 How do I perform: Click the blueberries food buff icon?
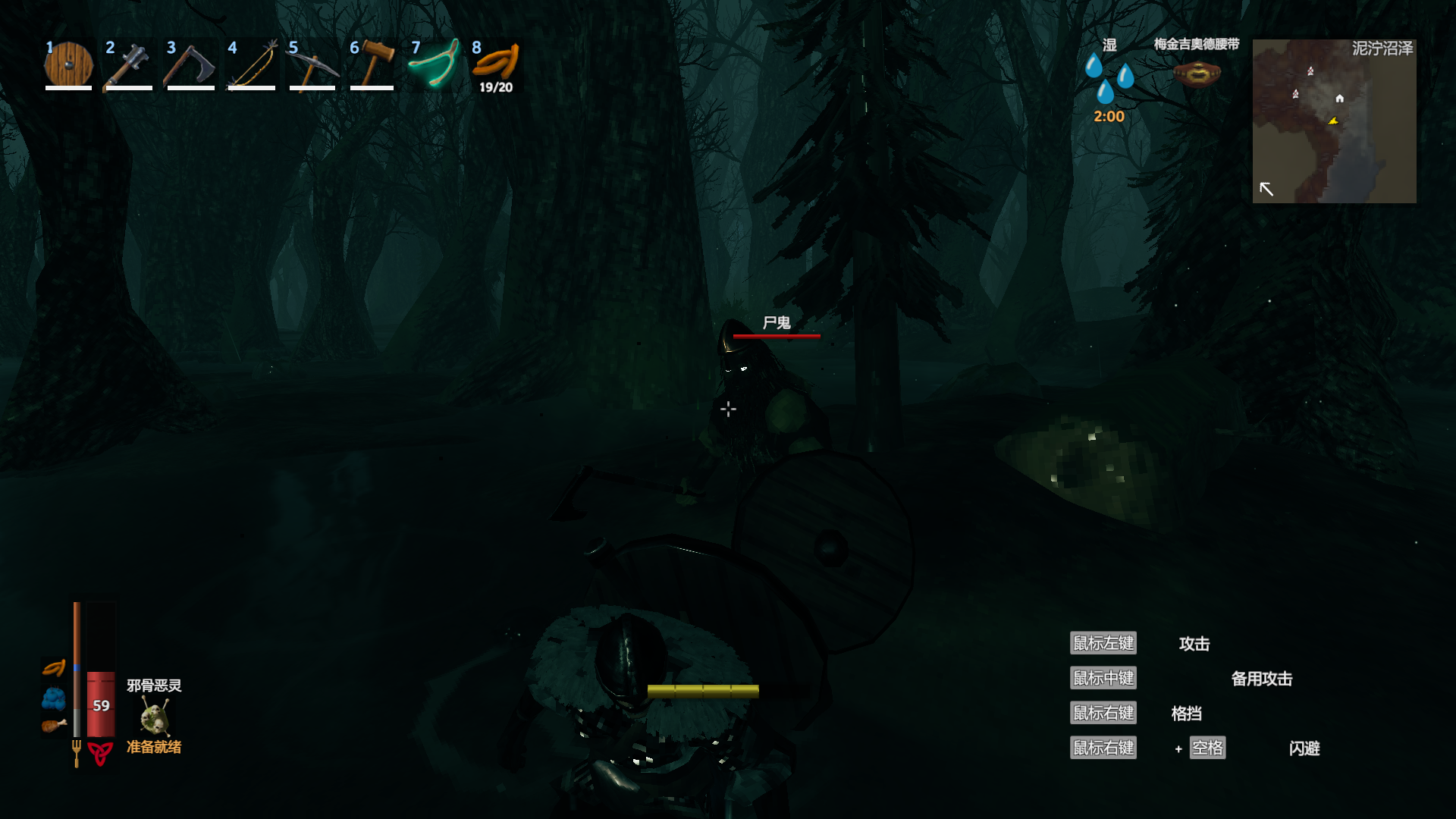54,698
